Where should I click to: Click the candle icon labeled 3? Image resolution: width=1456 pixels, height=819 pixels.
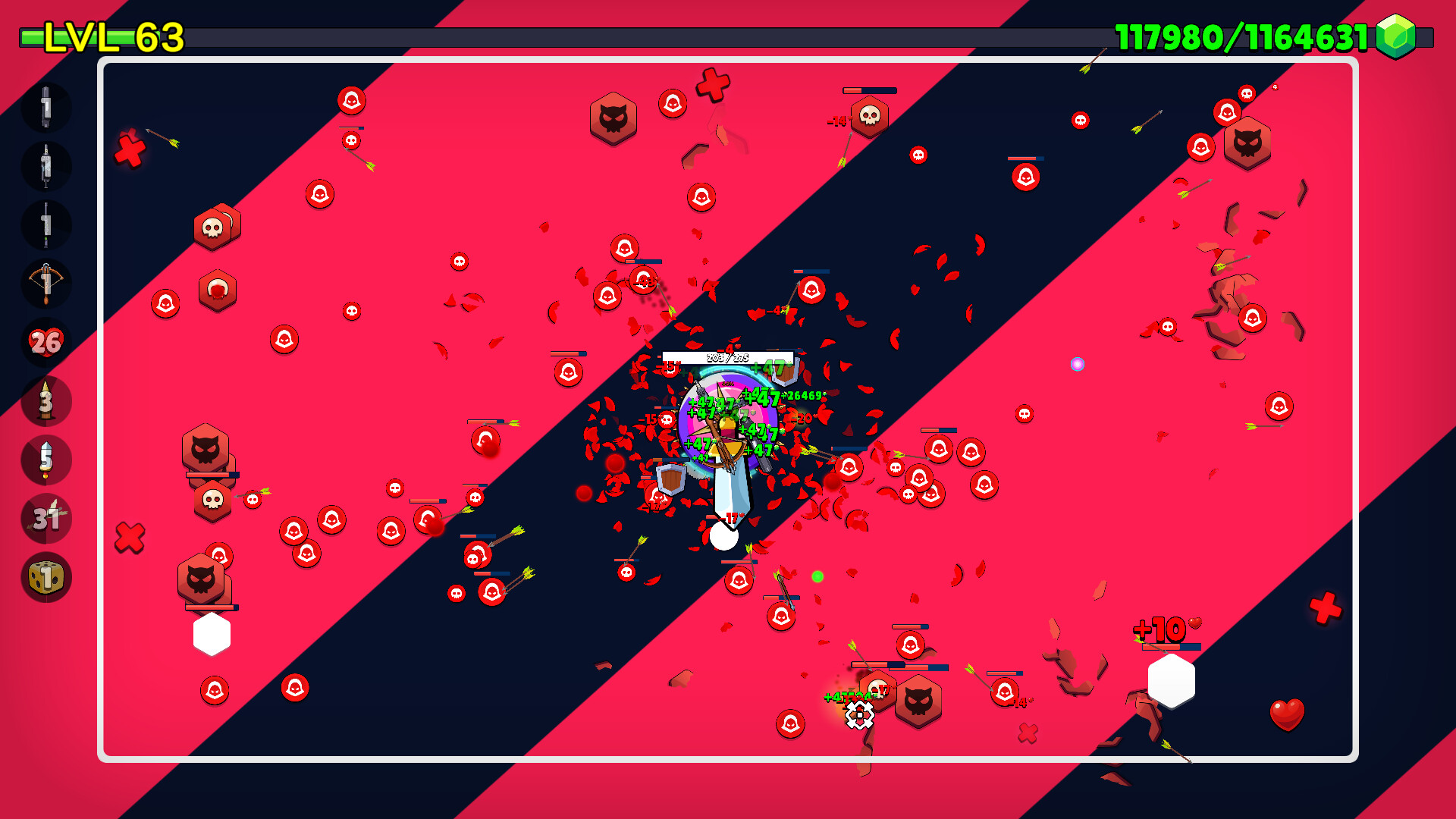point(47,401)
